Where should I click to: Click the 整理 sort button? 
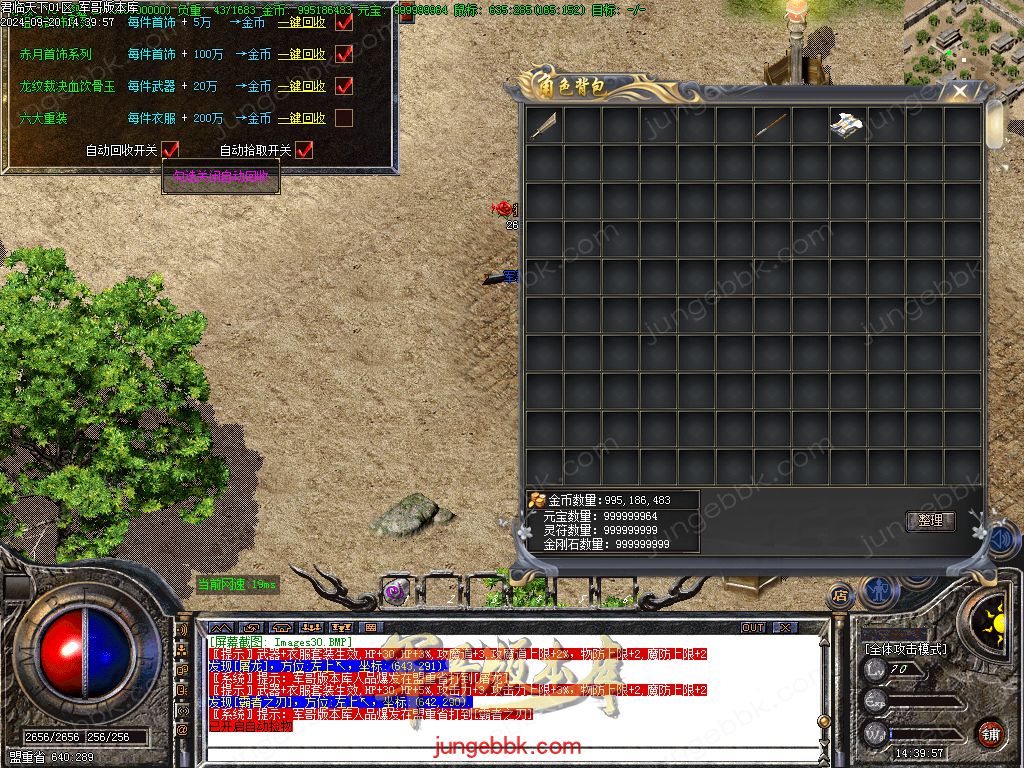(x=930, y=521)
